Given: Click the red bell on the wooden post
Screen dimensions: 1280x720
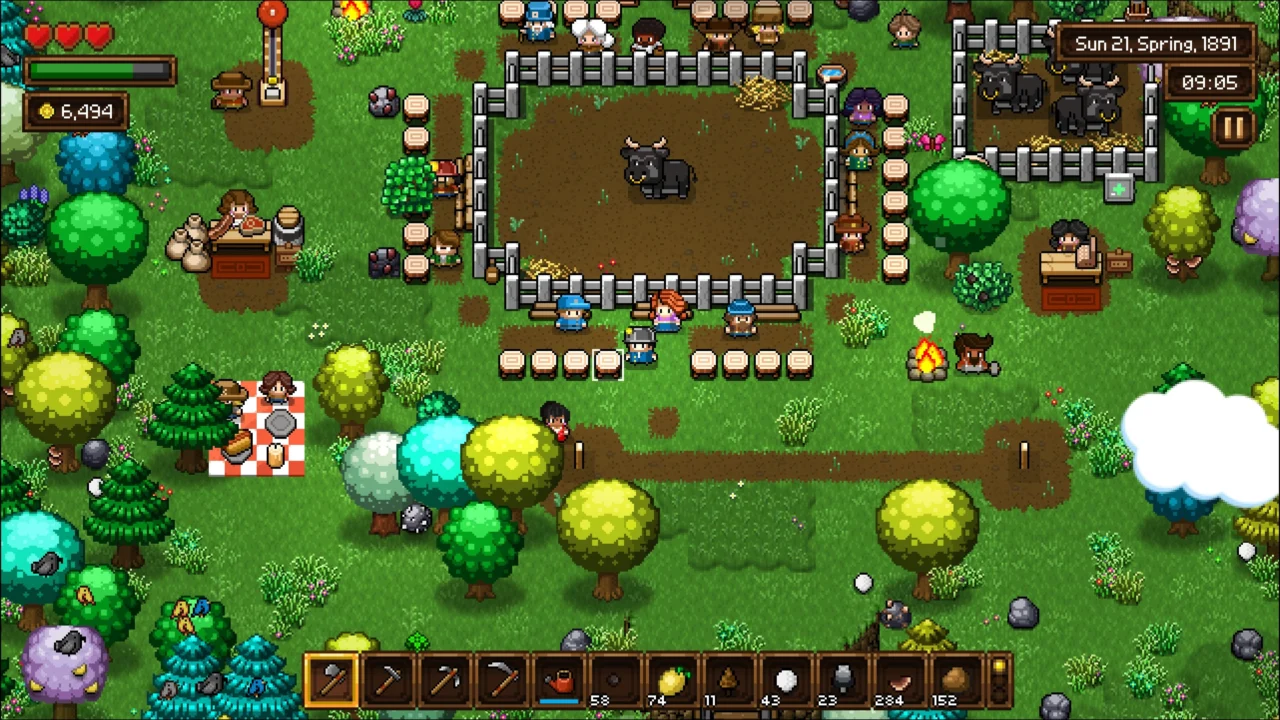Looking at the screenshot, I should pos(272,12).
